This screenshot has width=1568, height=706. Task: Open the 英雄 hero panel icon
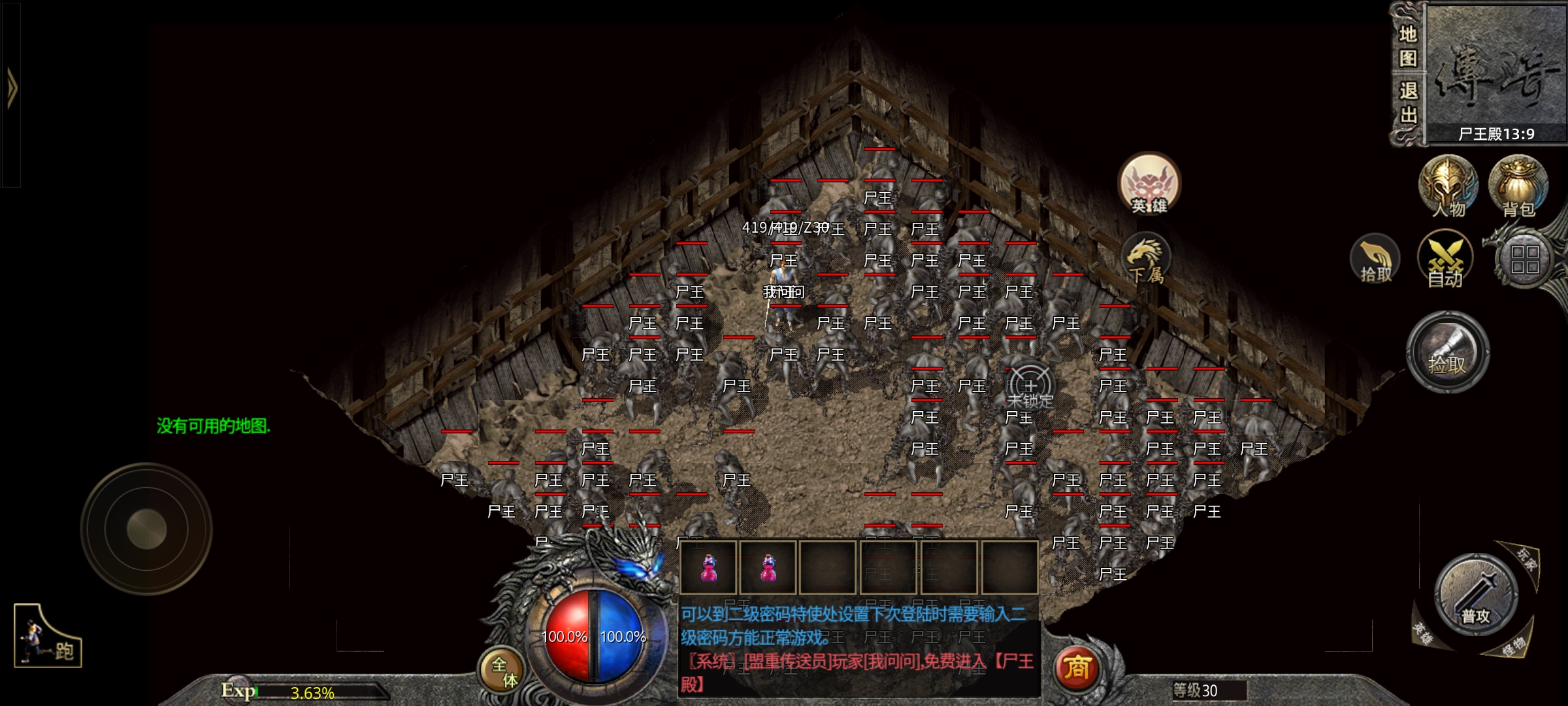pos(1149,184)
